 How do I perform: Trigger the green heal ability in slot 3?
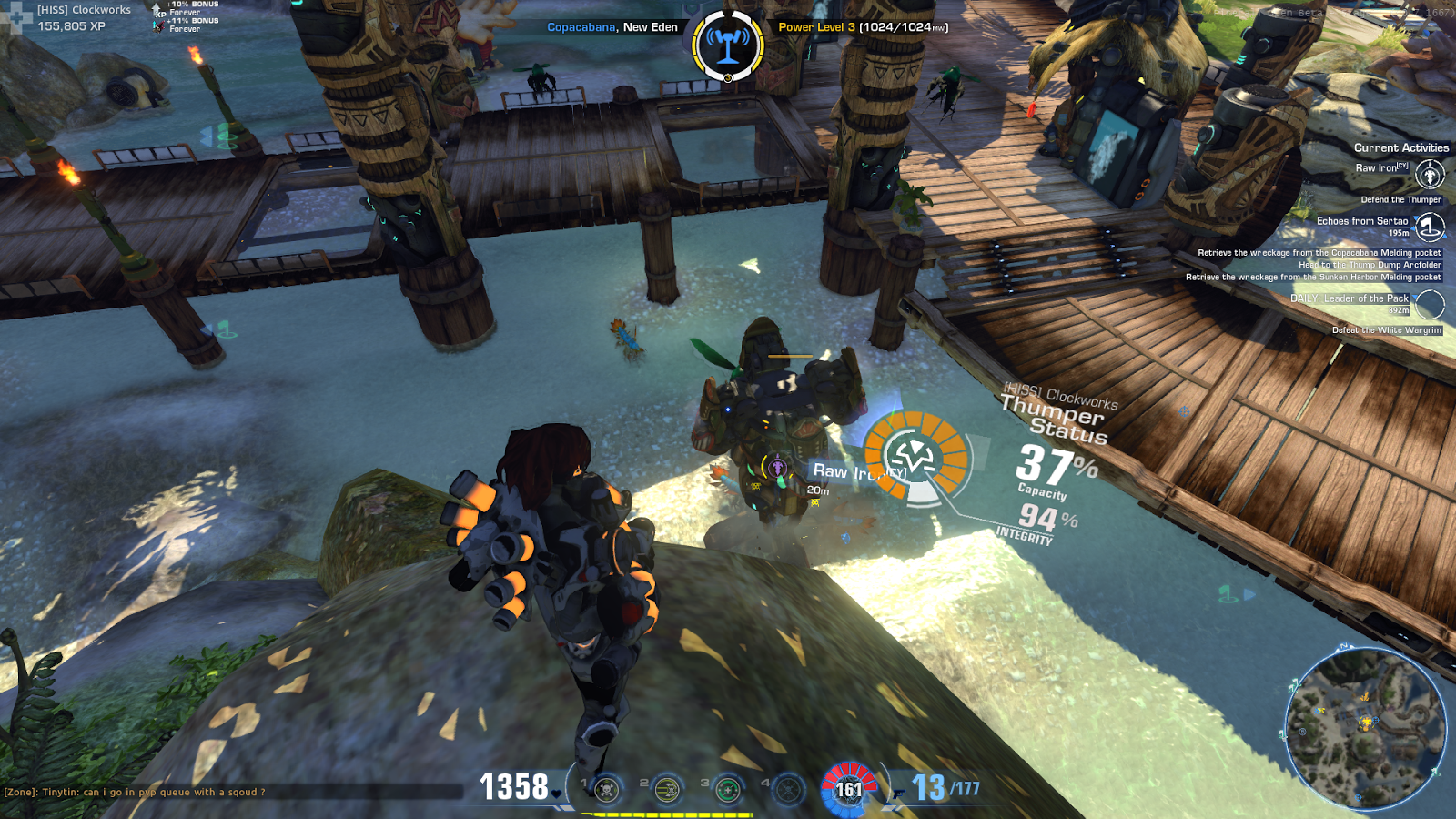click(727, 790)
